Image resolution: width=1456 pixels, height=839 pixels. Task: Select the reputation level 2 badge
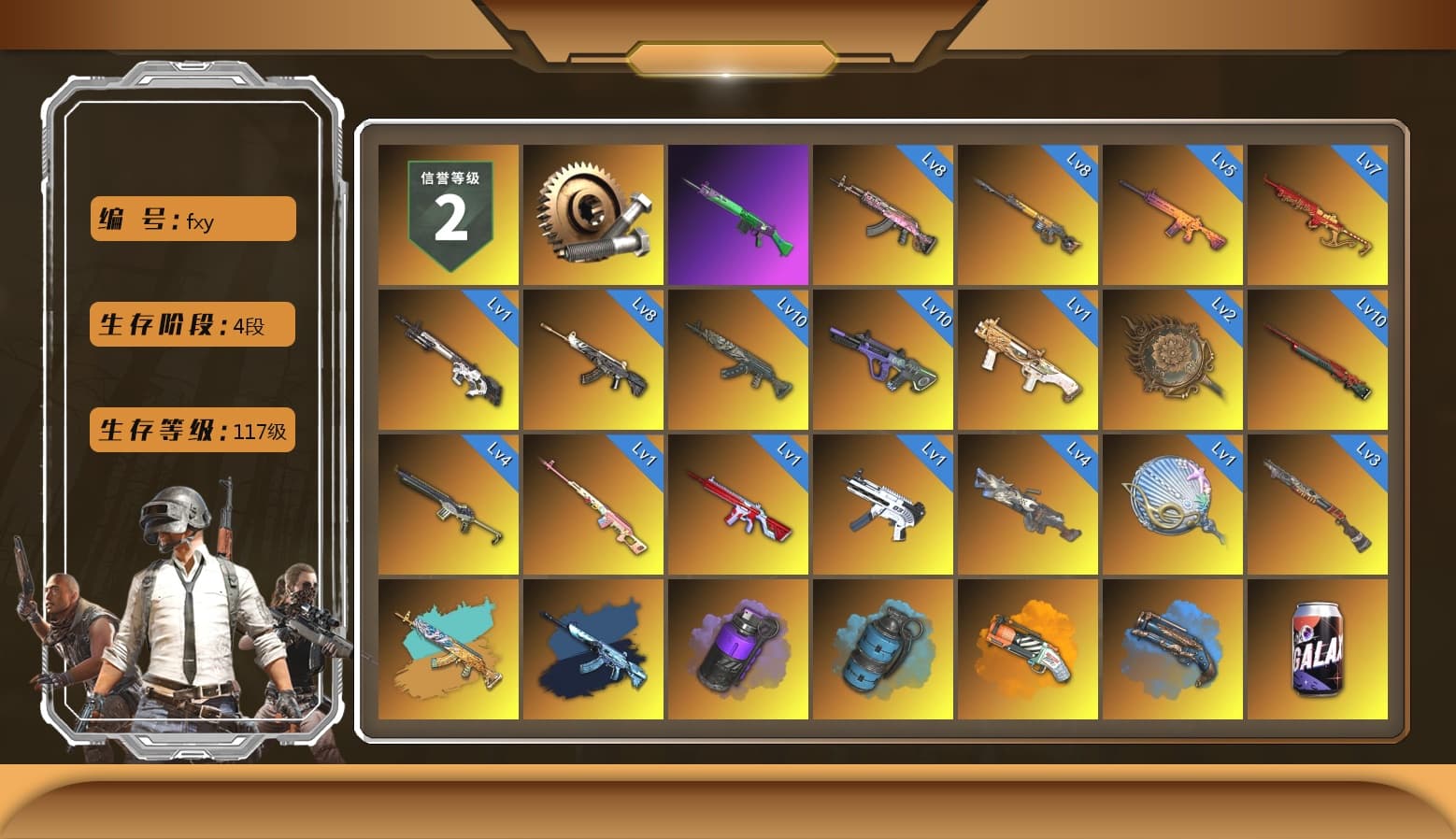pyautogui.click(x=447, y=212)
